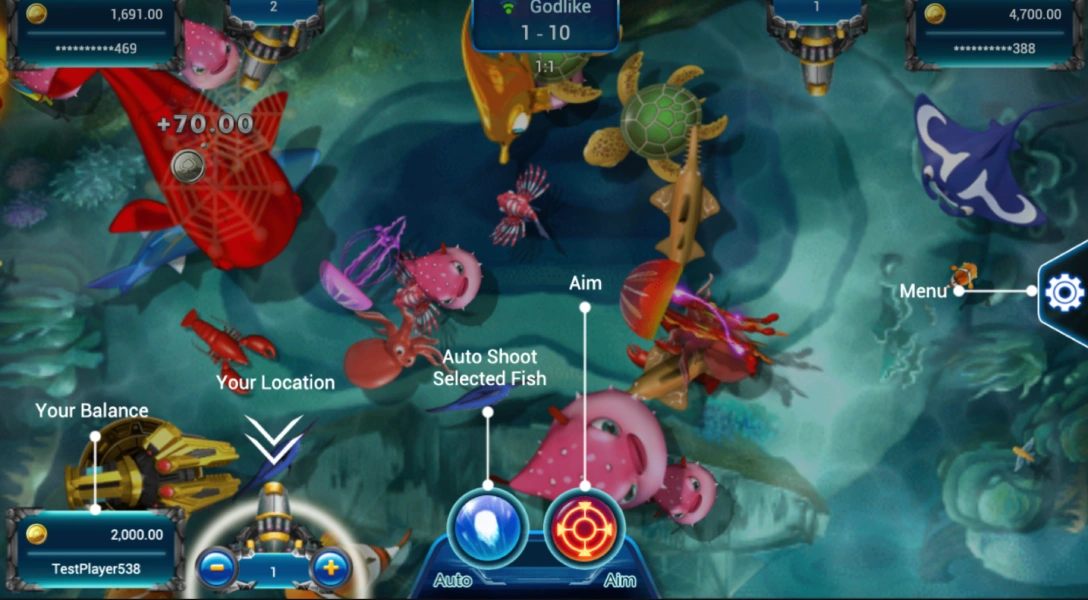Toggle the red crosshair Aim button
The width and height of the screenshot is (1088, 600).
584,526
